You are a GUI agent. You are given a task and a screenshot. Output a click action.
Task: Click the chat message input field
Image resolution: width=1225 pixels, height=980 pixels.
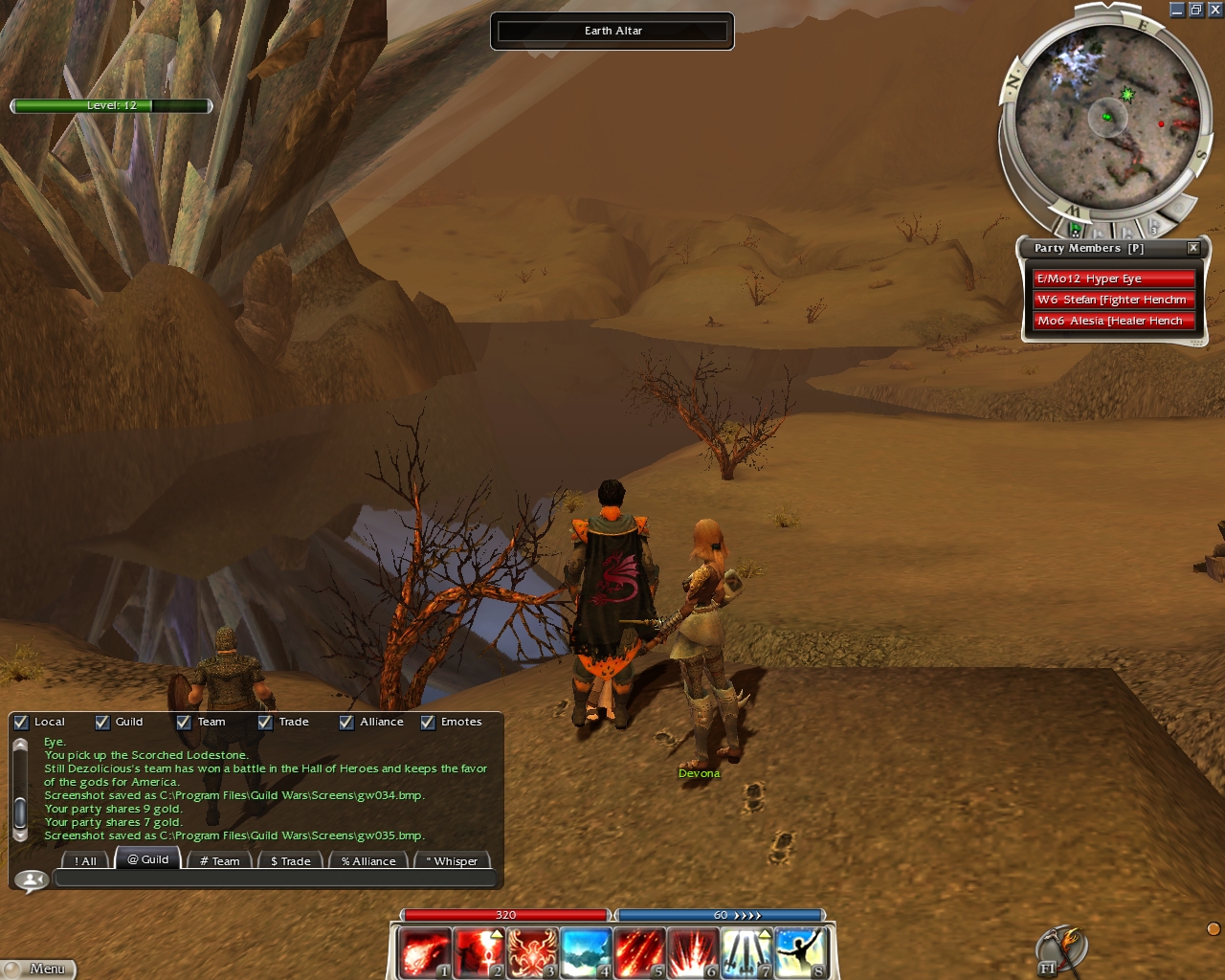(276, 879)
